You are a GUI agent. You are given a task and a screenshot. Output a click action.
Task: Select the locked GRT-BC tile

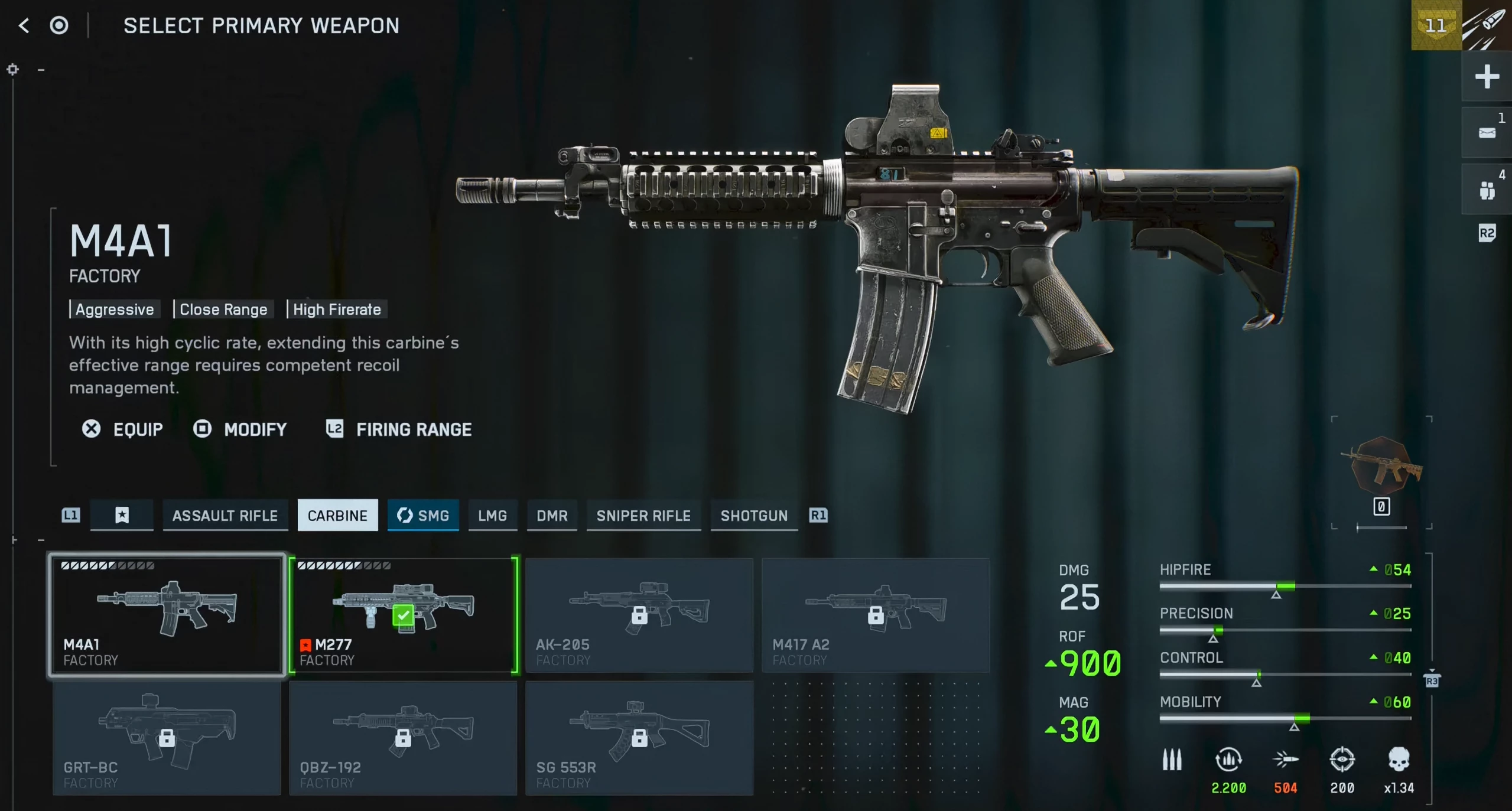(167, 738)
